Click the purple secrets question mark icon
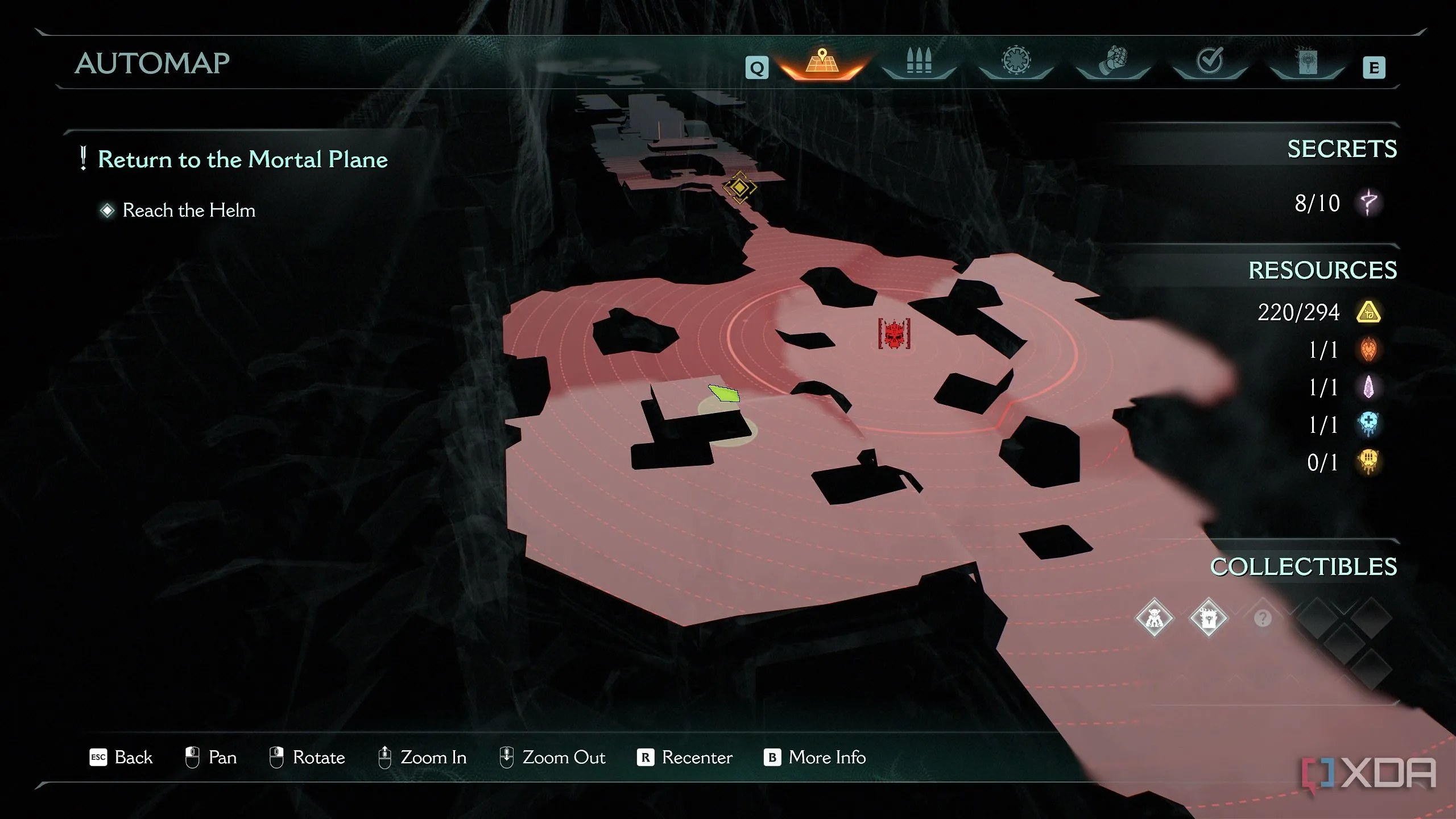This screenshot has width=1456, height=819. tap(1369, 202)
